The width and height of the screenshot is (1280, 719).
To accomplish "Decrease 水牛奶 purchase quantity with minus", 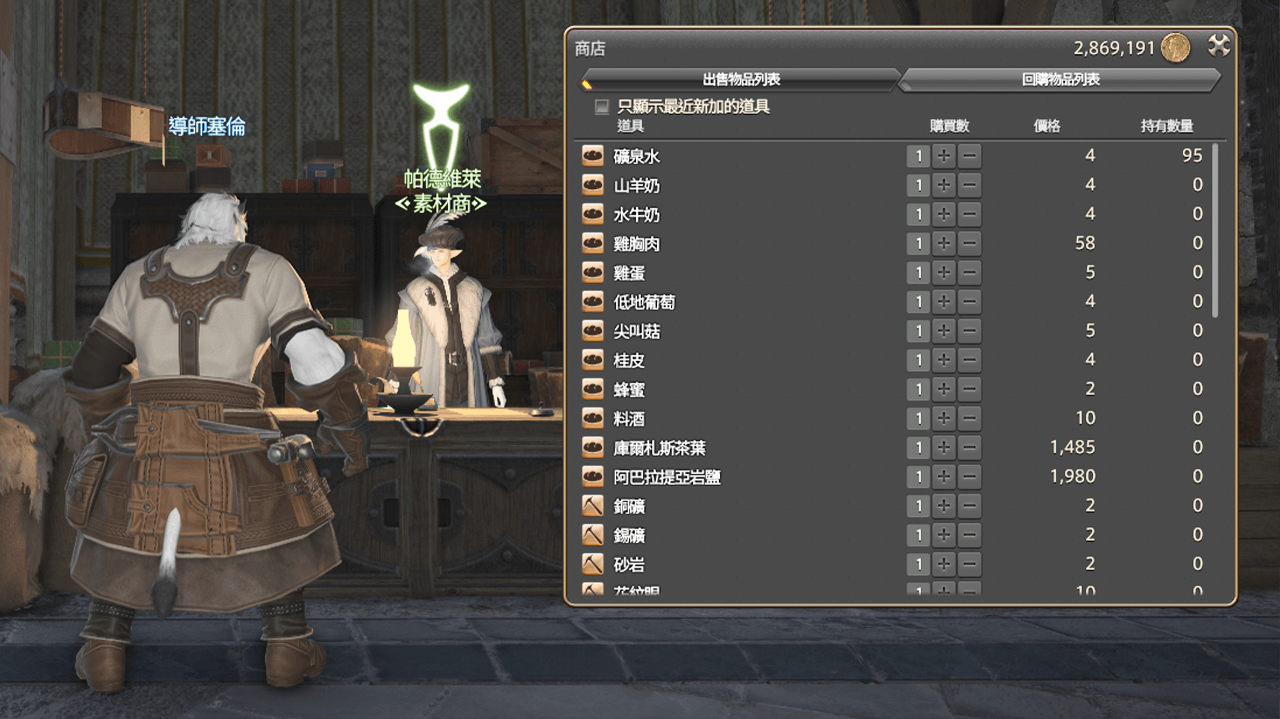I will coord(969,214).
